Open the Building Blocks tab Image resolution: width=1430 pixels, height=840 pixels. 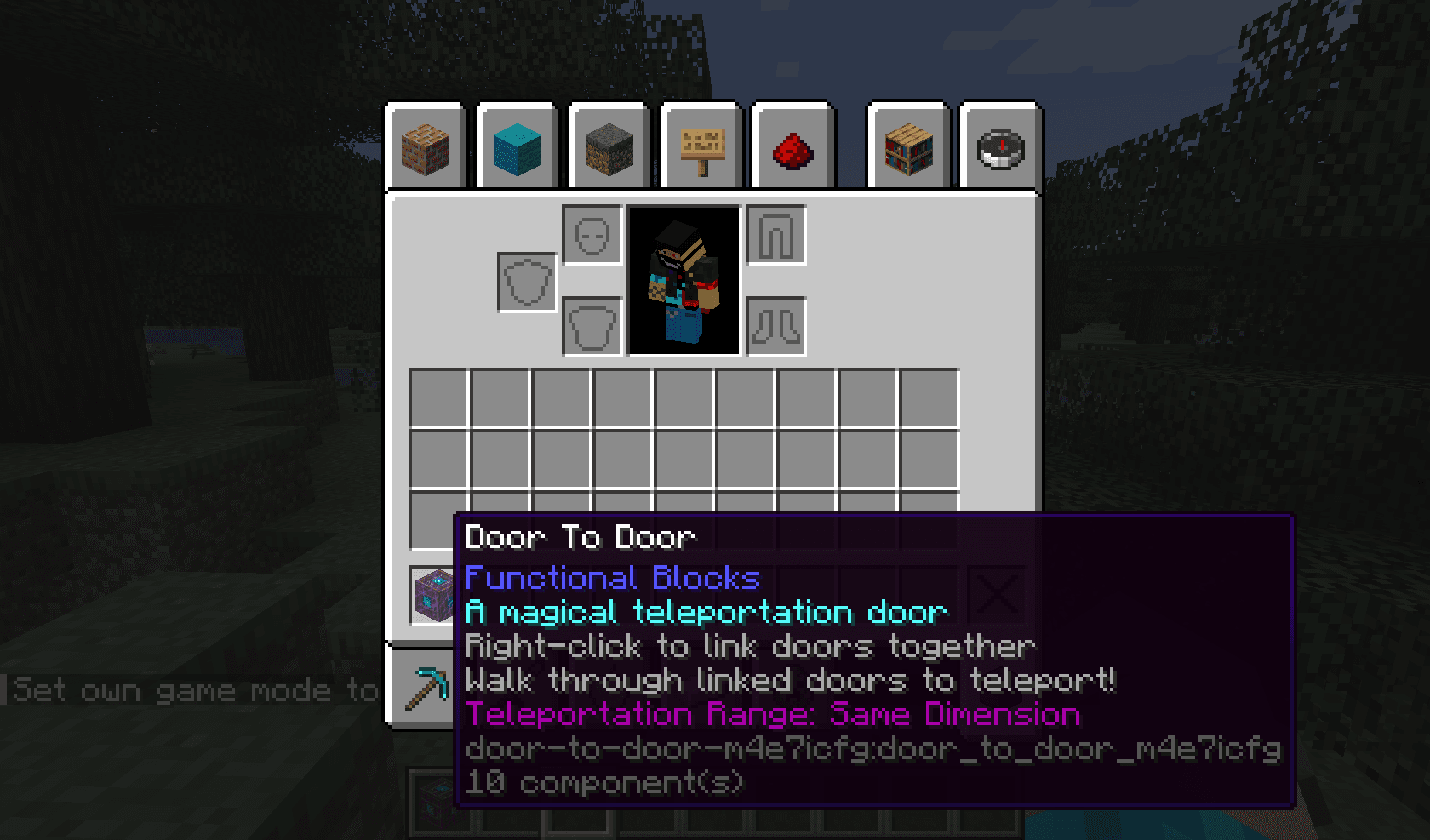click(426, 145)
